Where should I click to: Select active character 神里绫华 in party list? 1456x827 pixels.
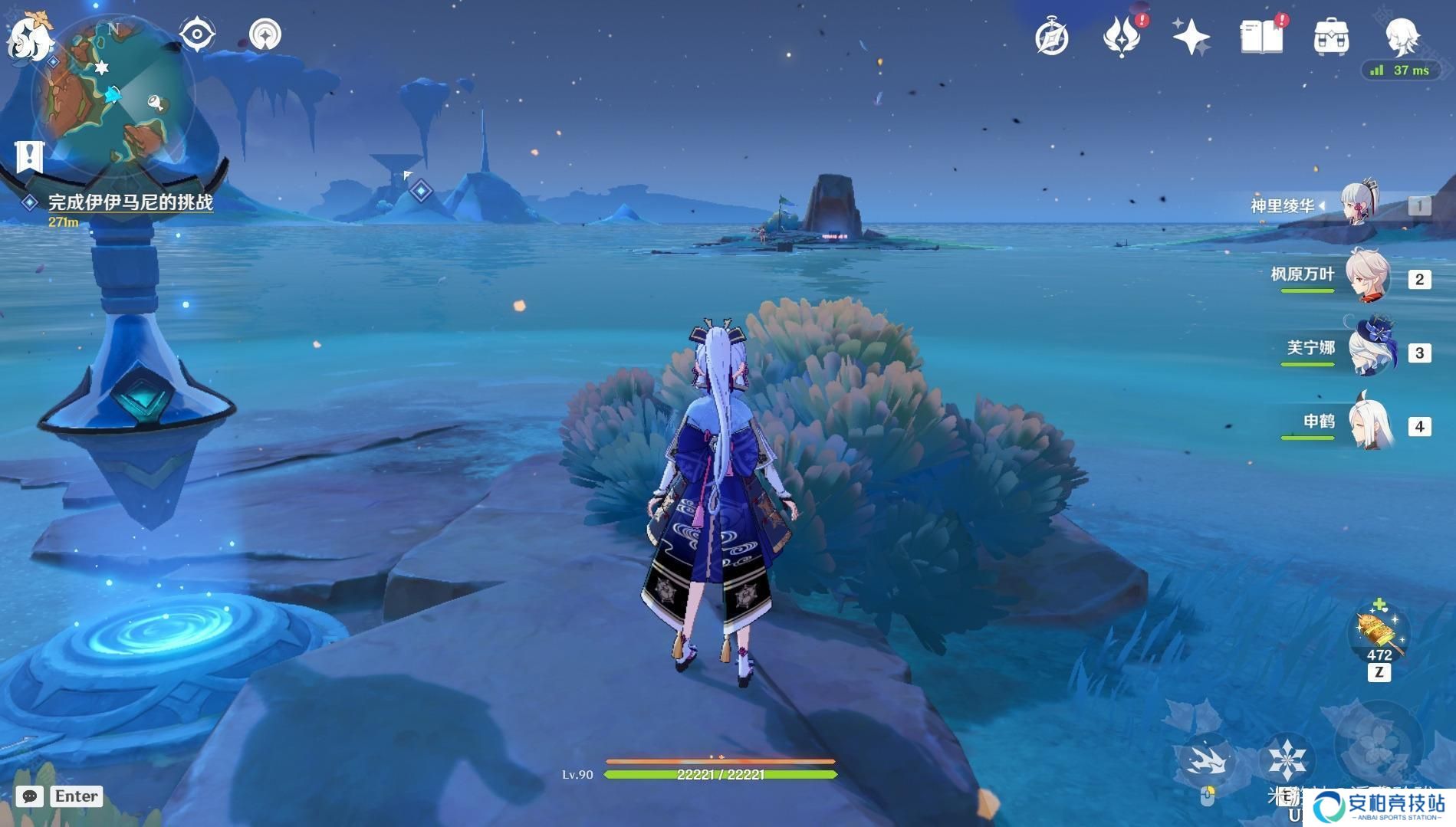[1360, 204]
